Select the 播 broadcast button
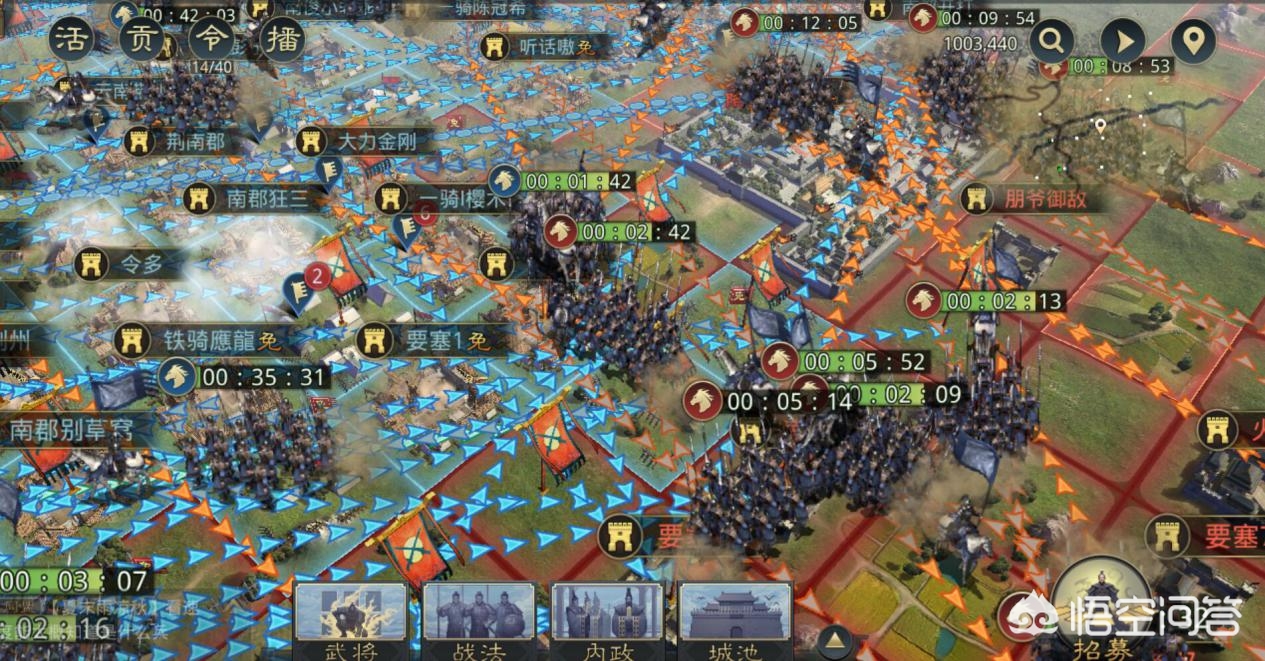Viewport: 1265px width, 661px height. pos(281,41)
